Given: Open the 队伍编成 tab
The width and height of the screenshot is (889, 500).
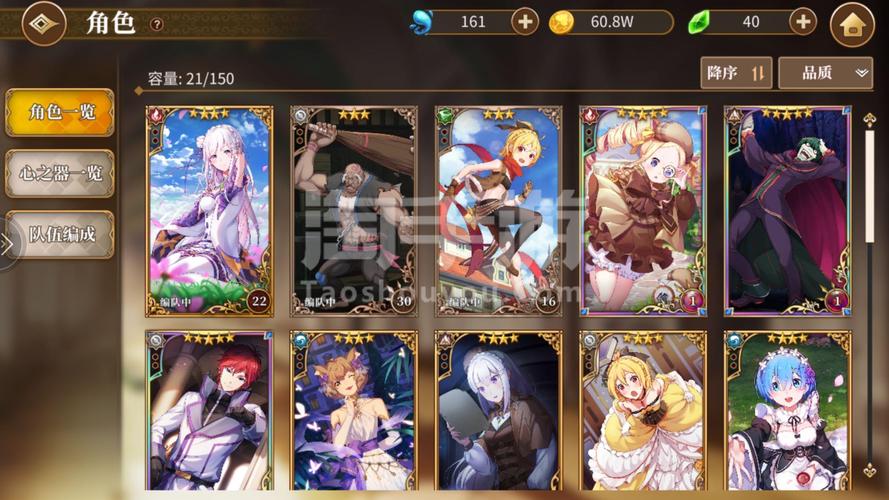Looking at the screenshot, I should pyautogui.click(x=60, y=234).
